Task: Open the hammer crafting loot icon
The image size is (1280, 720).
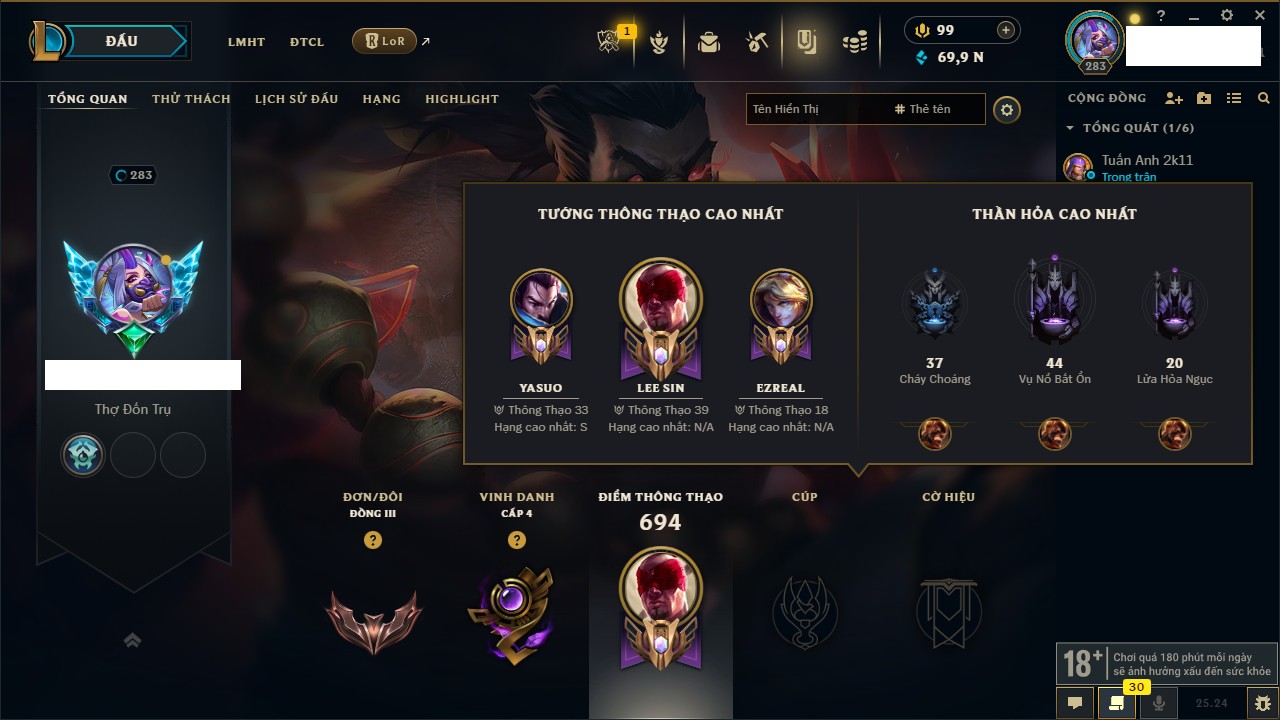Action: (x=757, y=42)
